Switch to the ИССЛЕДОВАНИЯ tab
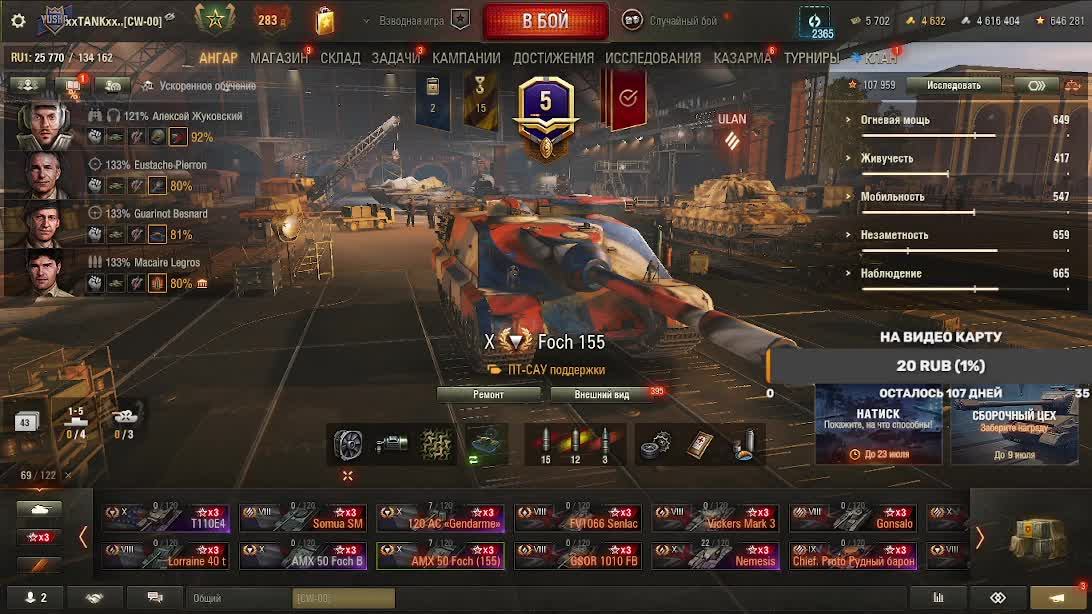The width and height of the screenshot is (1092, 614). tap(653, 58)
